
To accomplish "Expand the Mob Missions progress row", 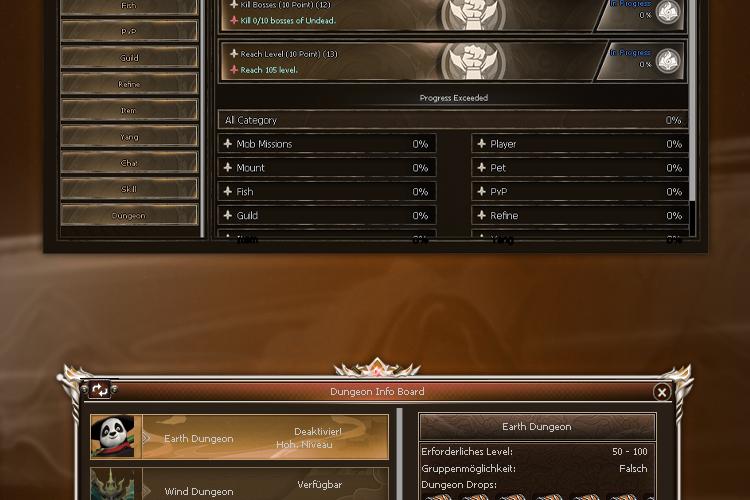I will coord(327,144).
